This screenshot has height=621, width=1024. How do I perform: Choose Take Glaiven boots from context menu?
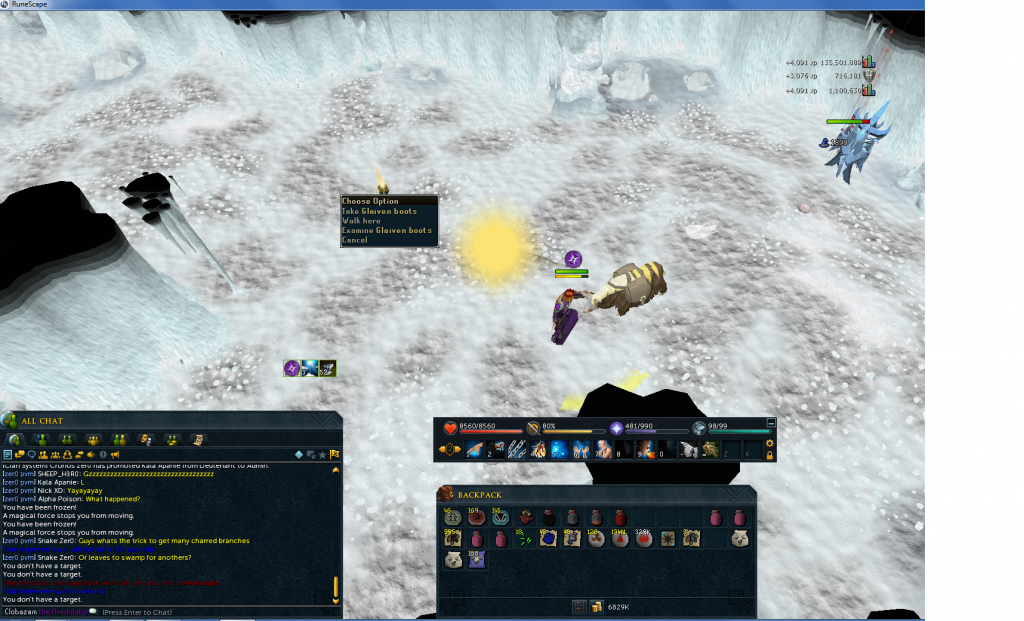click(379, 211)
